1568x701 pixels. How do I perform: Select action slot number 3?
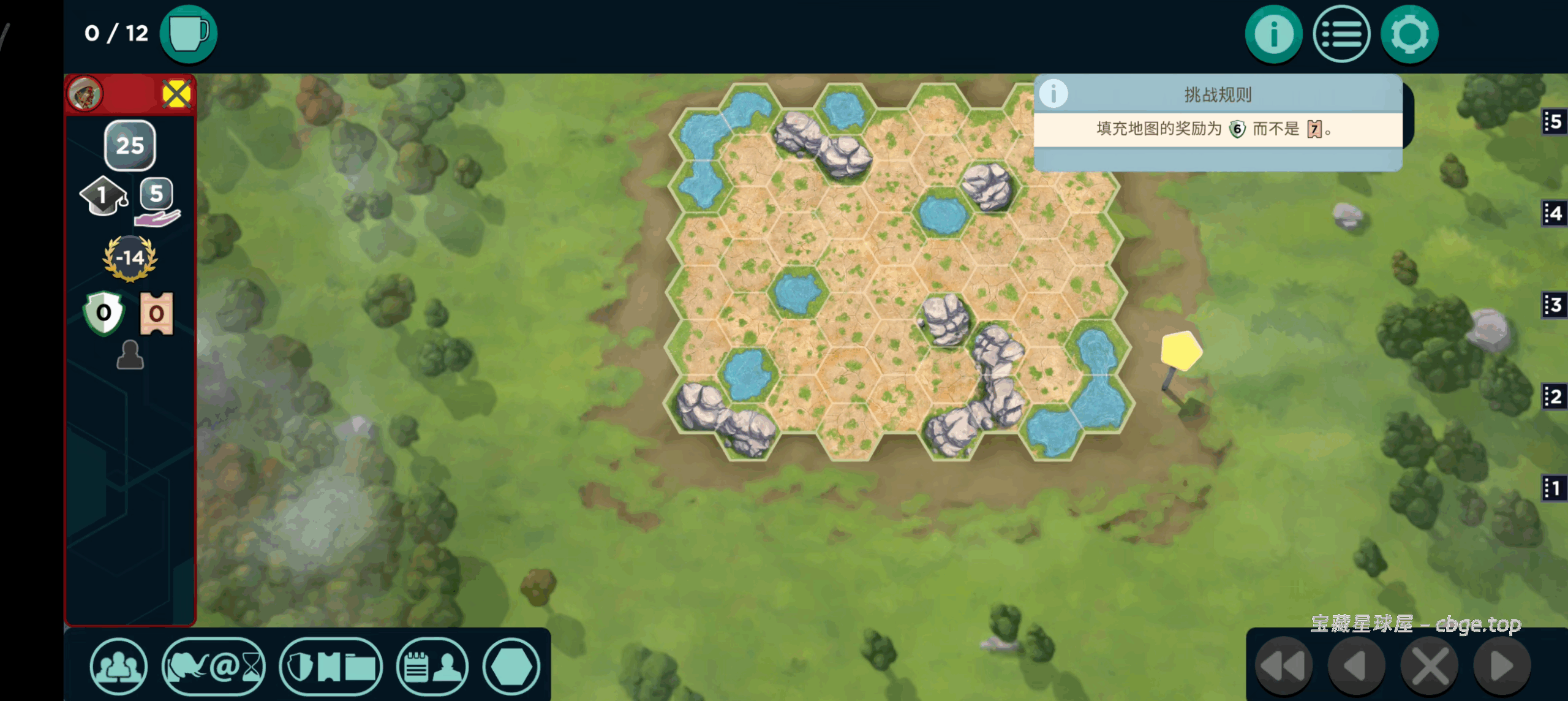coord(1553,305)
